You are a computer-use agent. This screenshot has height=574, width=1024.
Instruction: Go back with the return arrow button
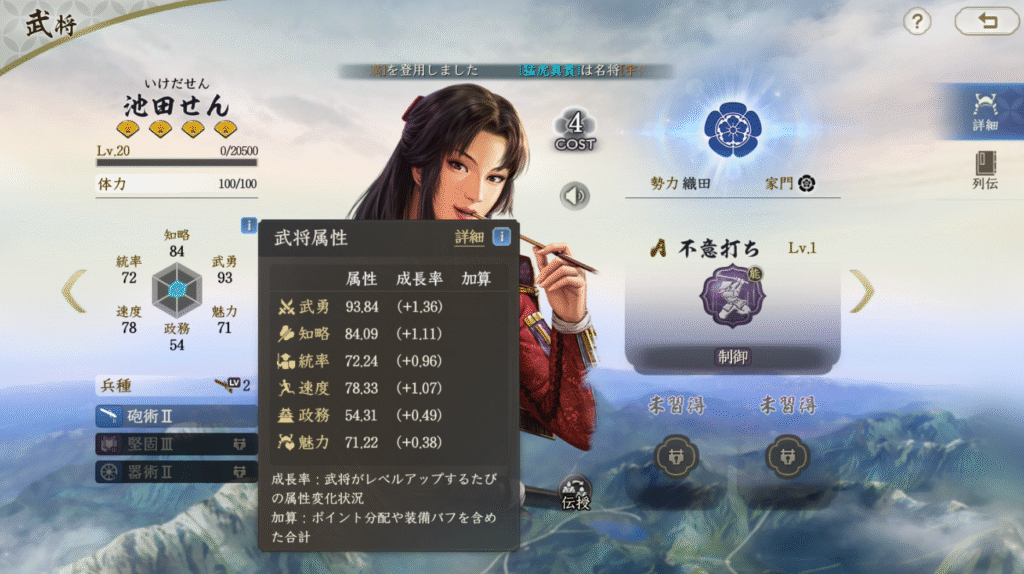click(x=987, y=22)
